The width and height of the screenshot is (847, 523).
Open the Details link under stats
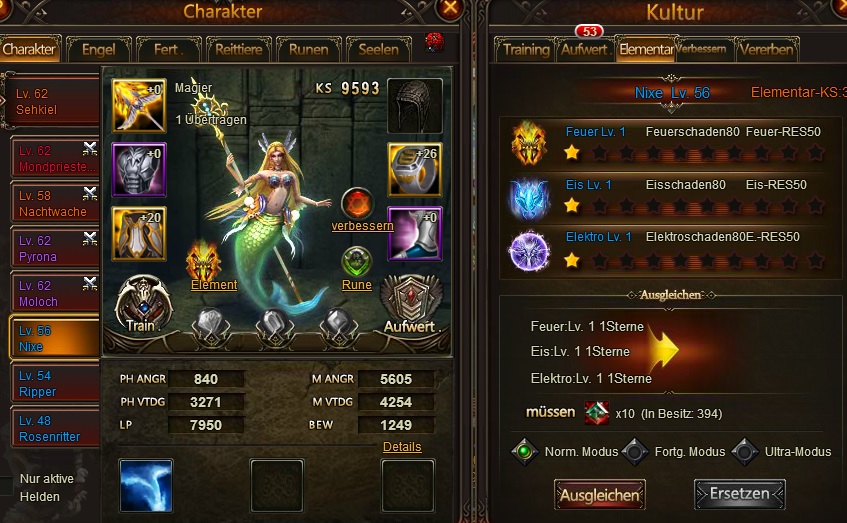(402, 447)
